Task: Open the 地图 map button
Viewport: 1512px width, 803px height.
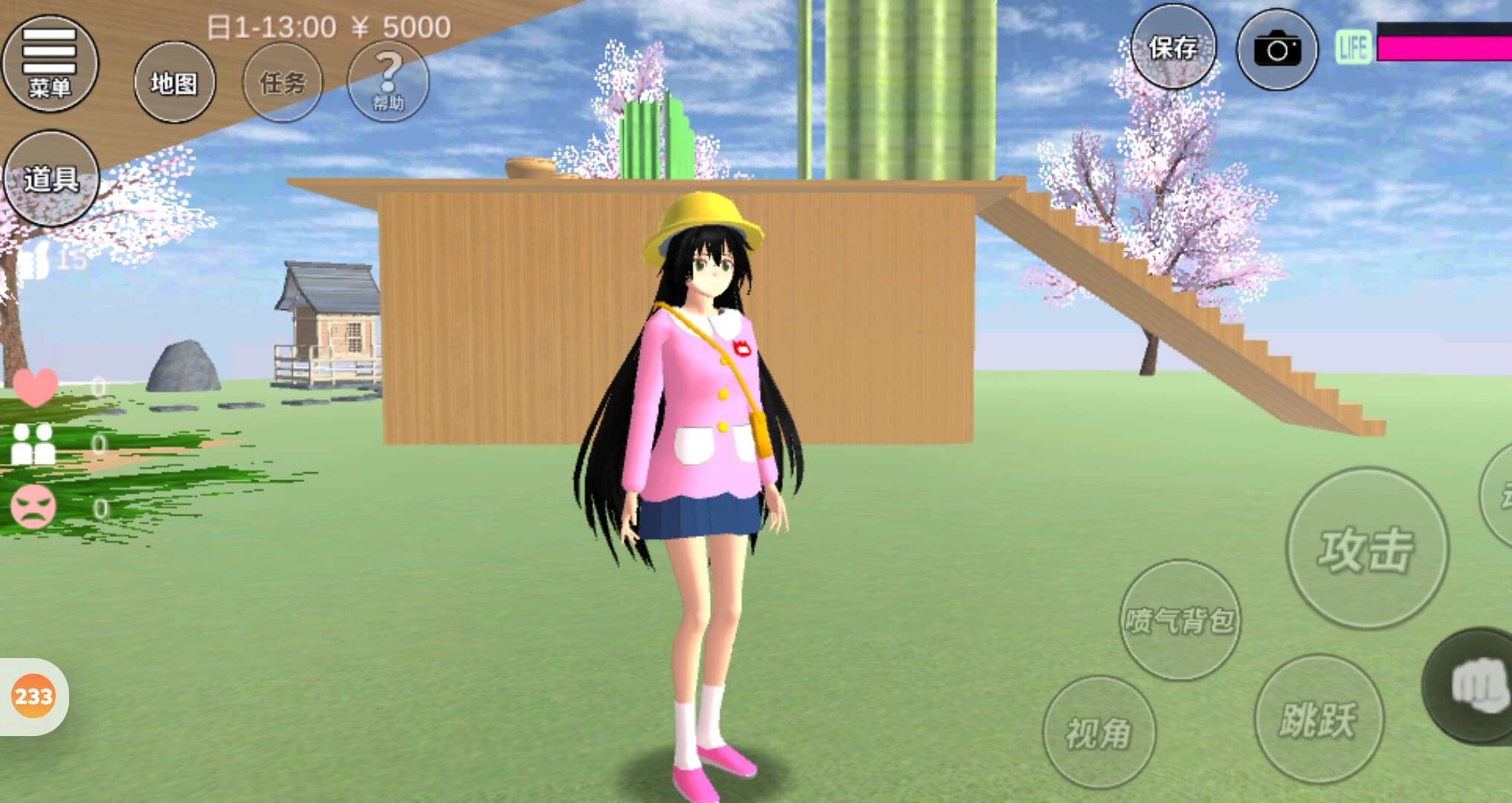Action: [x=175, y=83]
